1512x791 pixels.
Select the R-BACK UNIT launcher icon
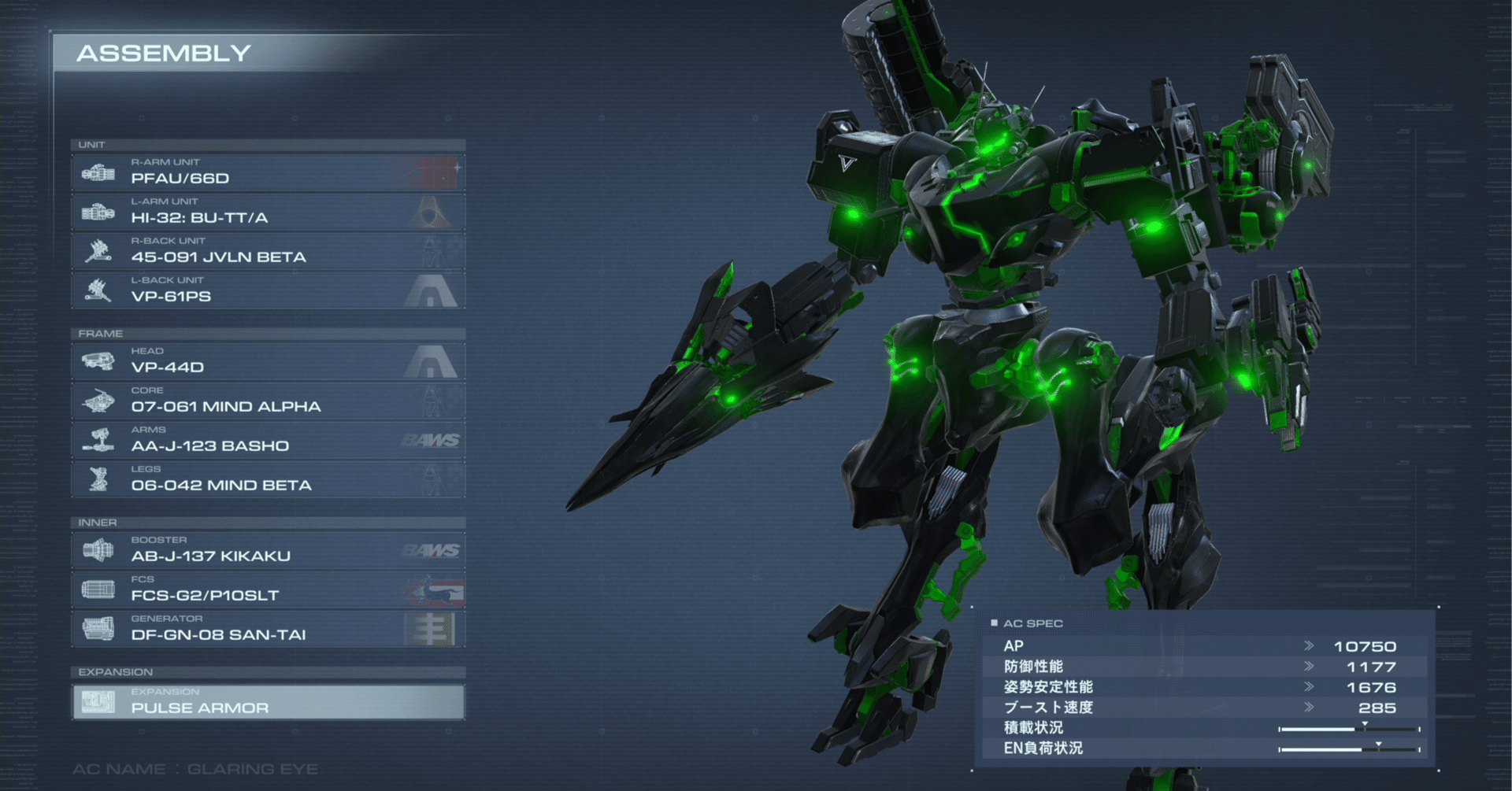[98, 251]
